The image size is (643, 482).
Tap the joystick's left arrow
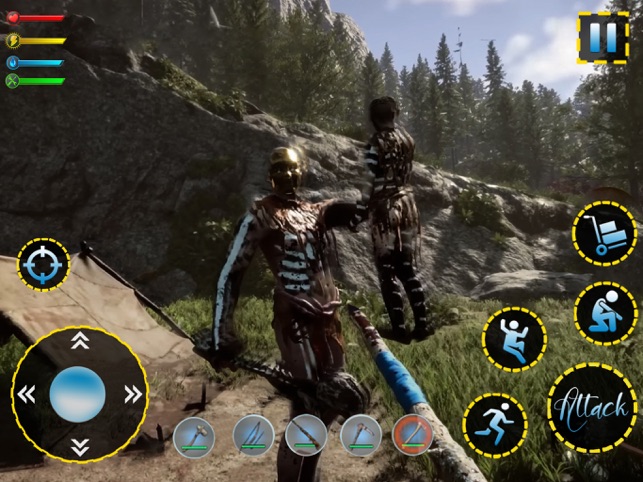(x=26, y=394)
